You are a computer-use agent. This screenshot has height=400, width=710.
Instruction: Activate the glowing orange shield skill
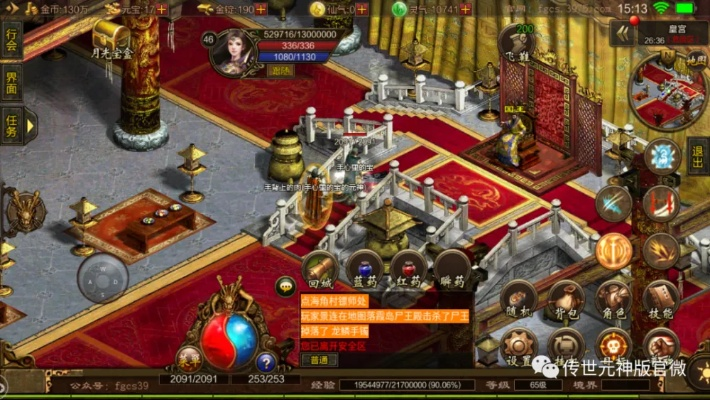614,249
